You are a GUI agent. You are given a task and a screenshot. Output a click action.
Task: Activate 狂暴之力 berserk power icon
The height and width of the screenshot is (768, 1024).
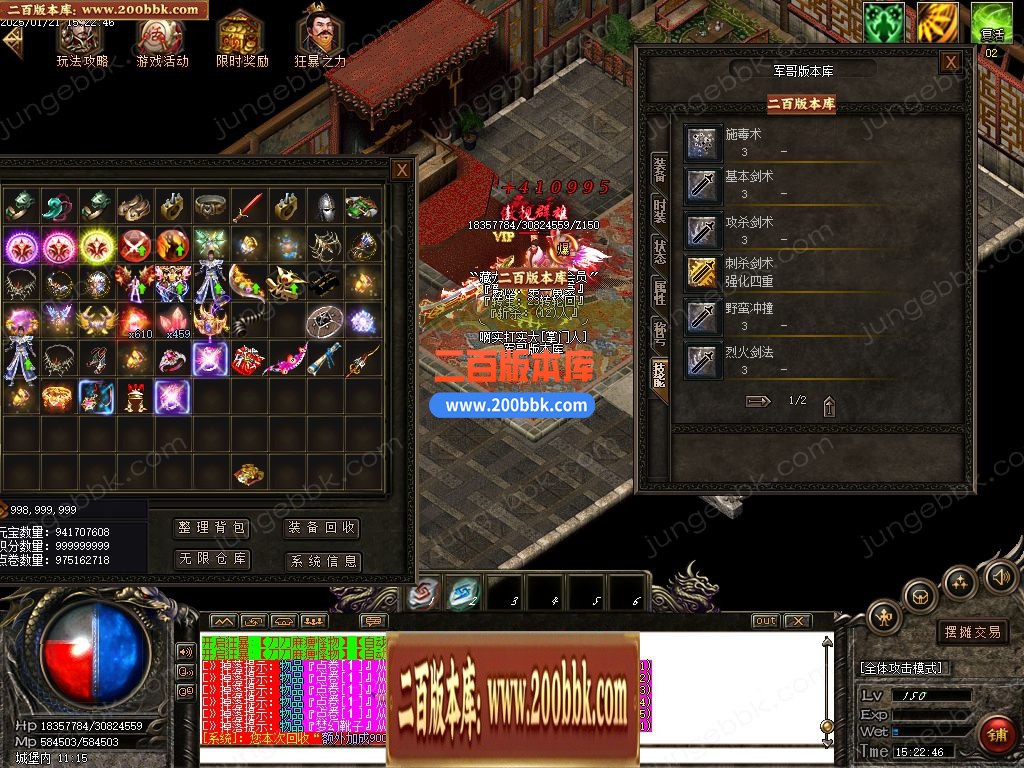coord(320,40)
